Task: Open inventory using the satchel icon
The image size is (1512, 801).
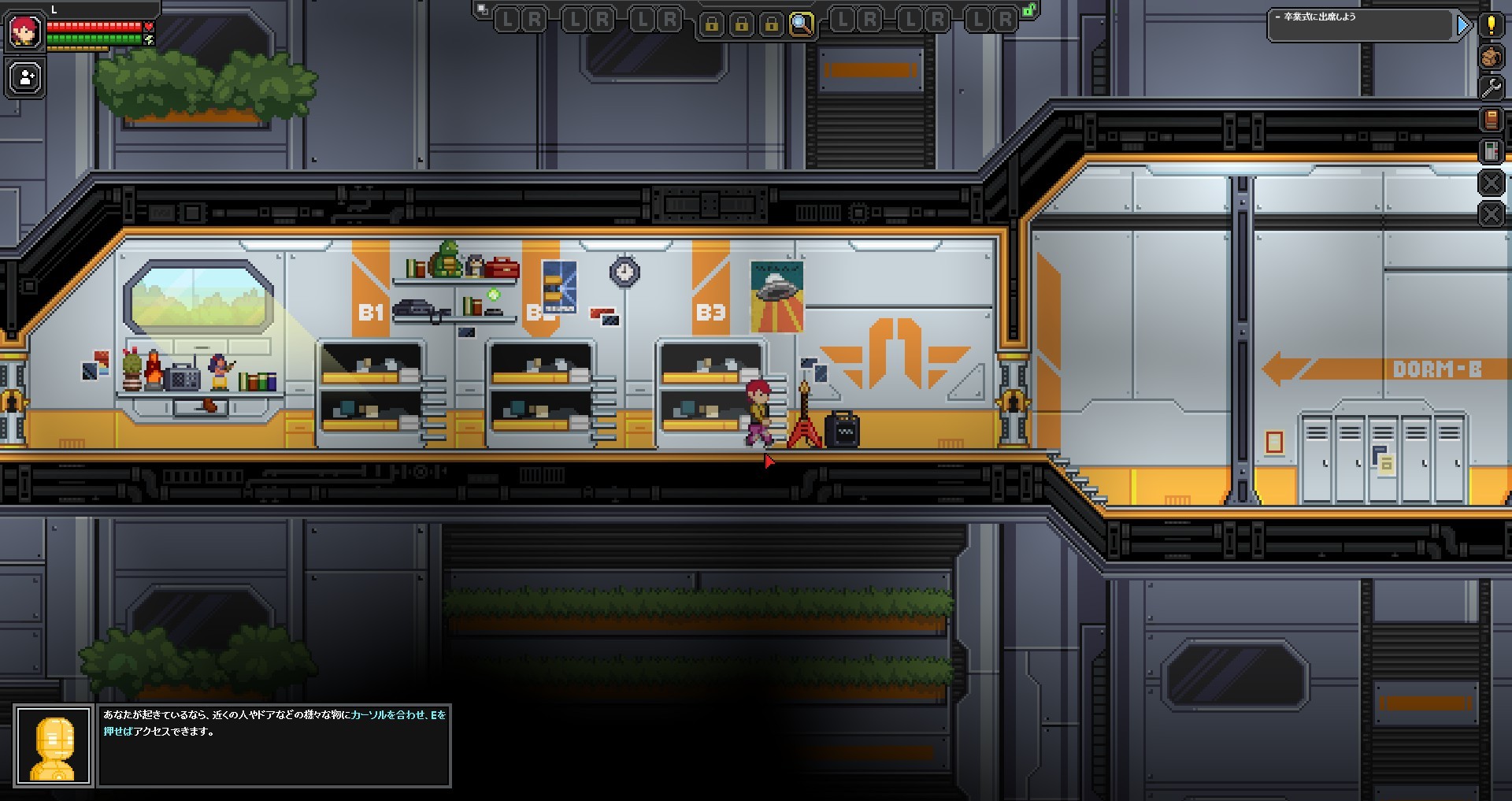Action: (x=1491, y=57)
